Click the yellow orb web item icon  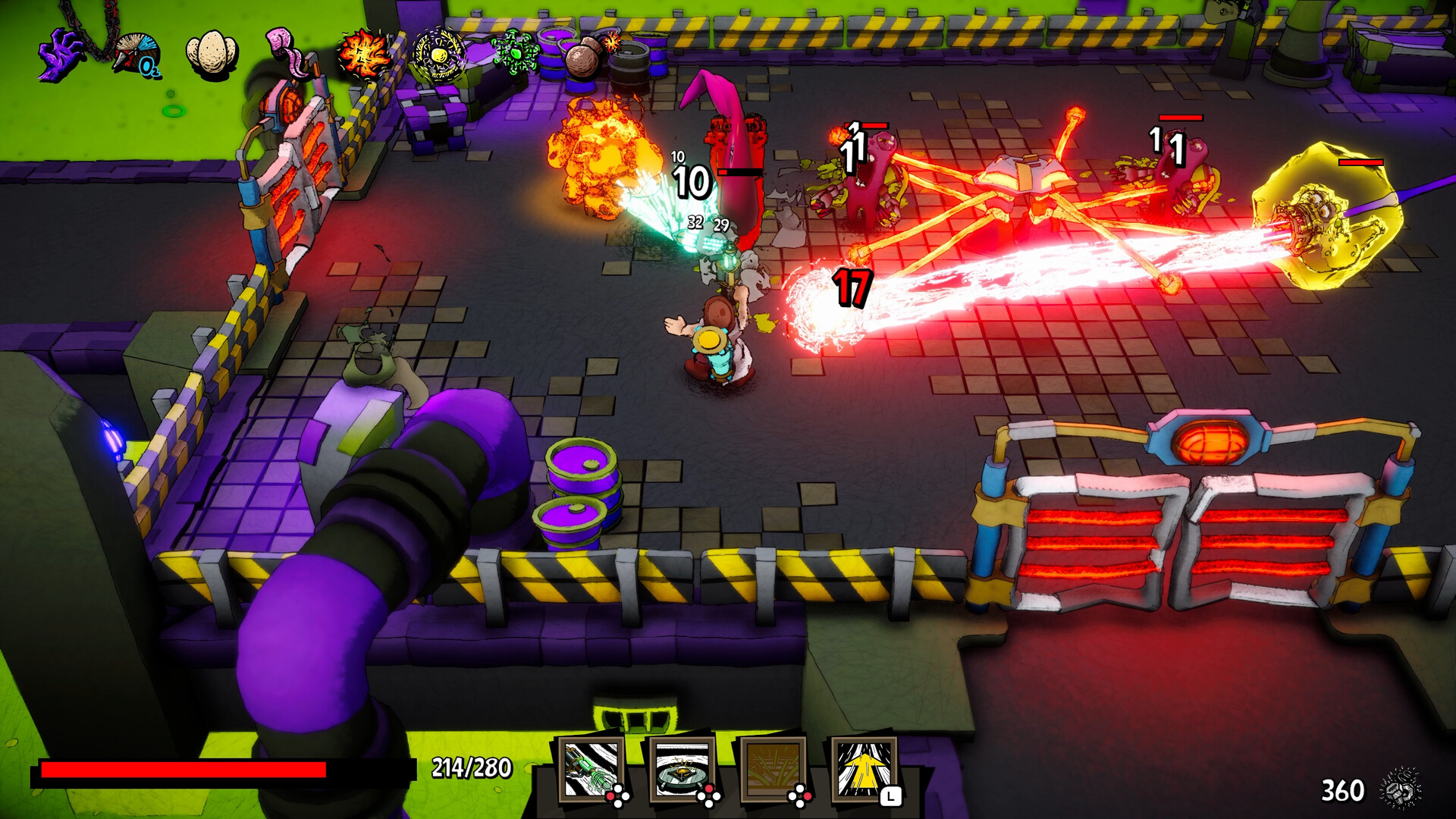coord(439,55)
